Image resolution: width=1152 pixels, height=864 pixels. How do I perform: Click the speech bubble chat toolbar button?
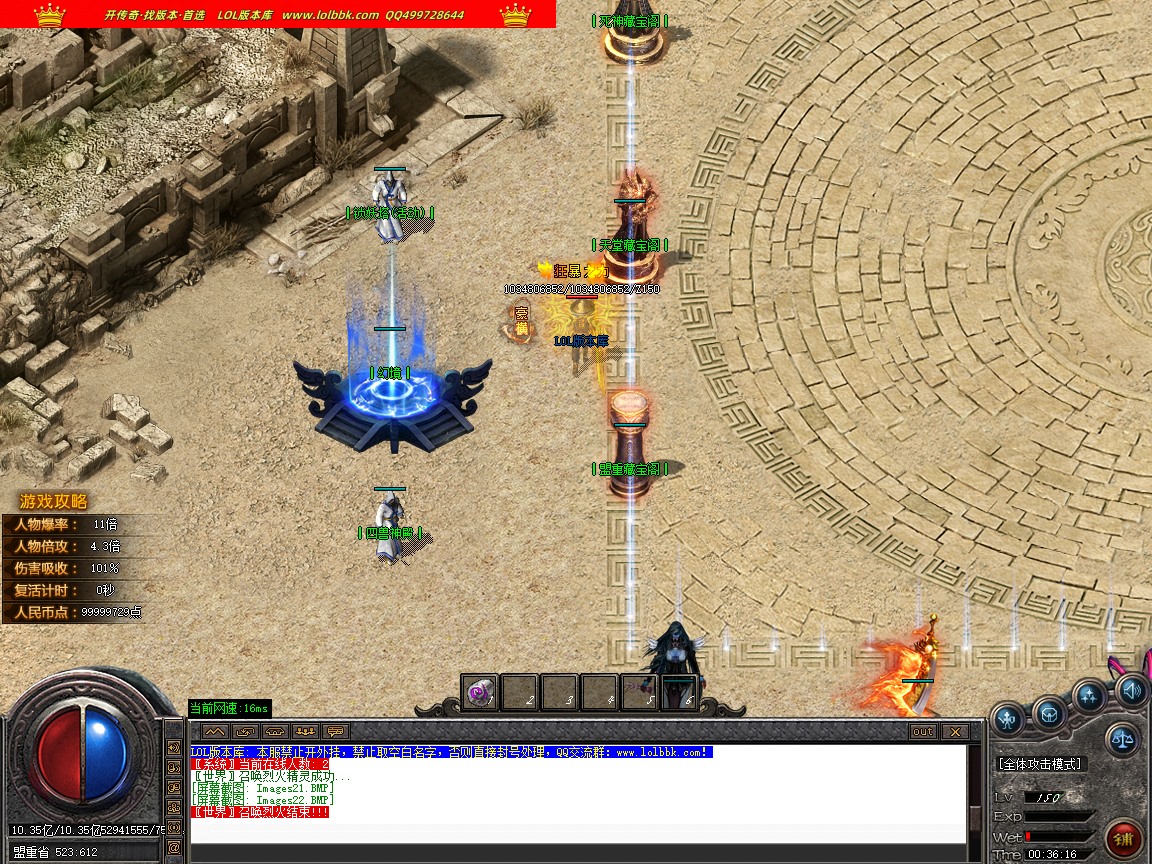pos(336,731)
